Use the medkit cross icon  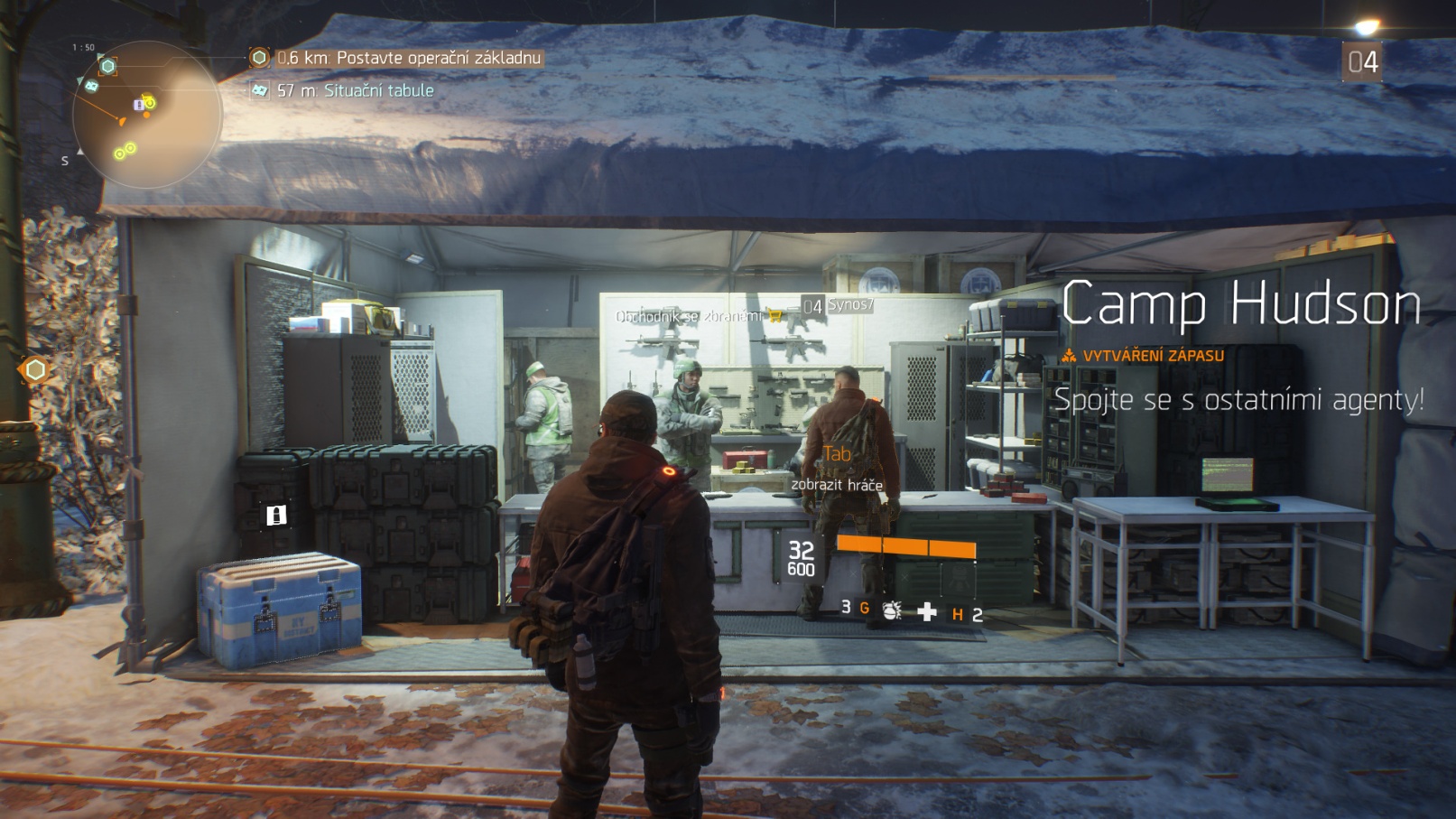[x=926, y=612]
